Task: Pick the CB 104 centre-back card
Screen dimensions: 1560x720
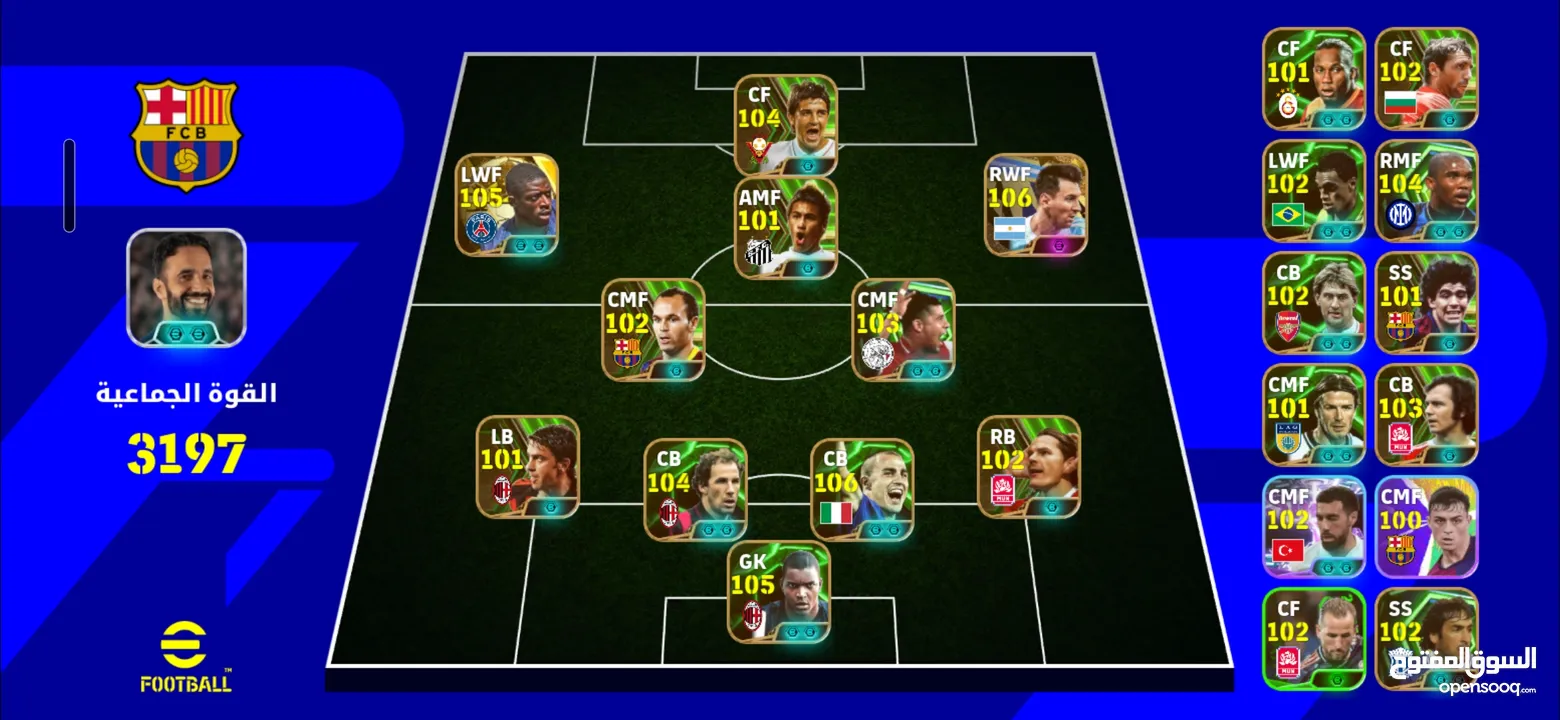Action: click(x=695, y=490)
